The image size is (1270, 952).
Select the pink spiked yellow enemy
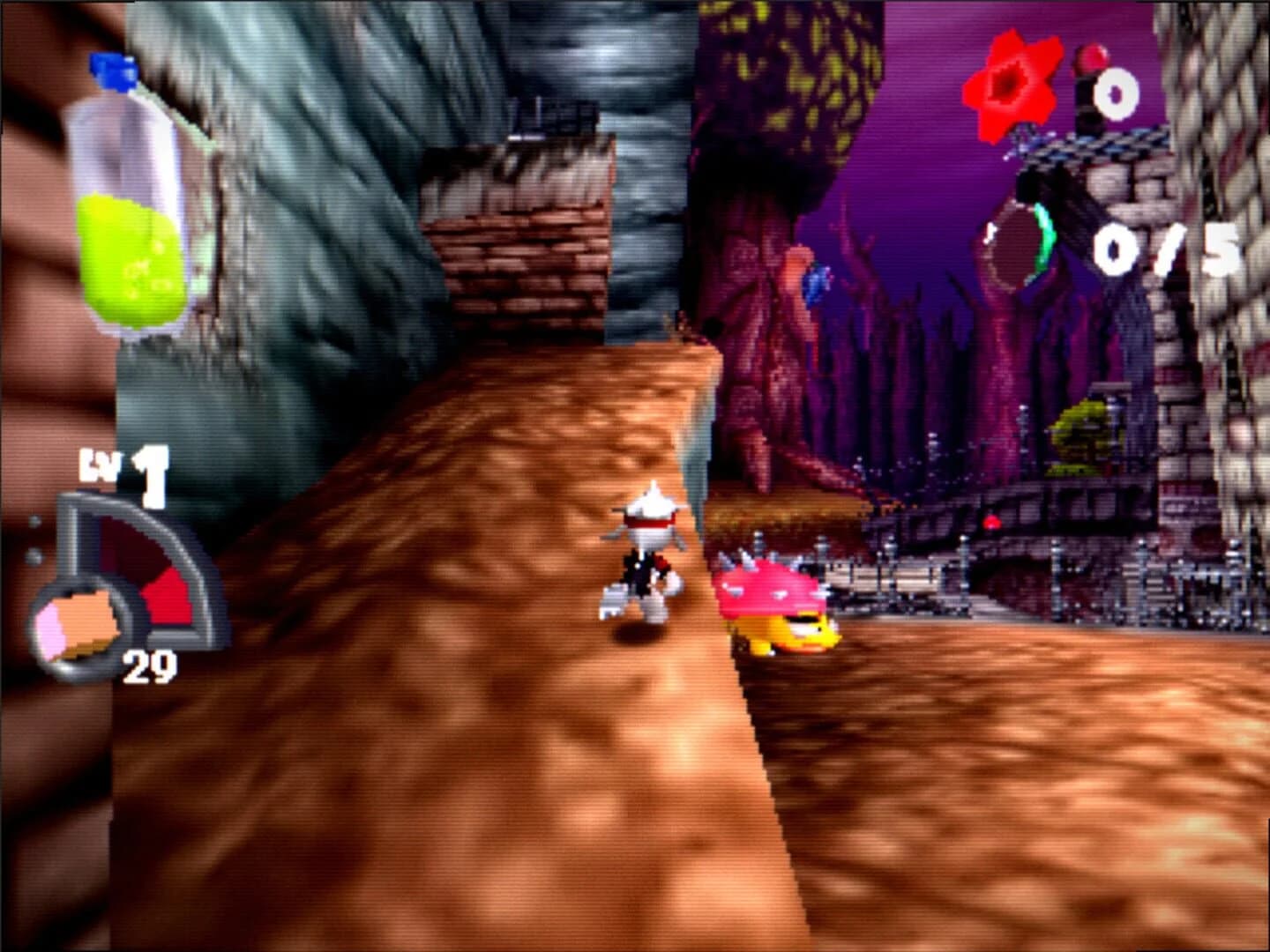(x=770, y=599)
